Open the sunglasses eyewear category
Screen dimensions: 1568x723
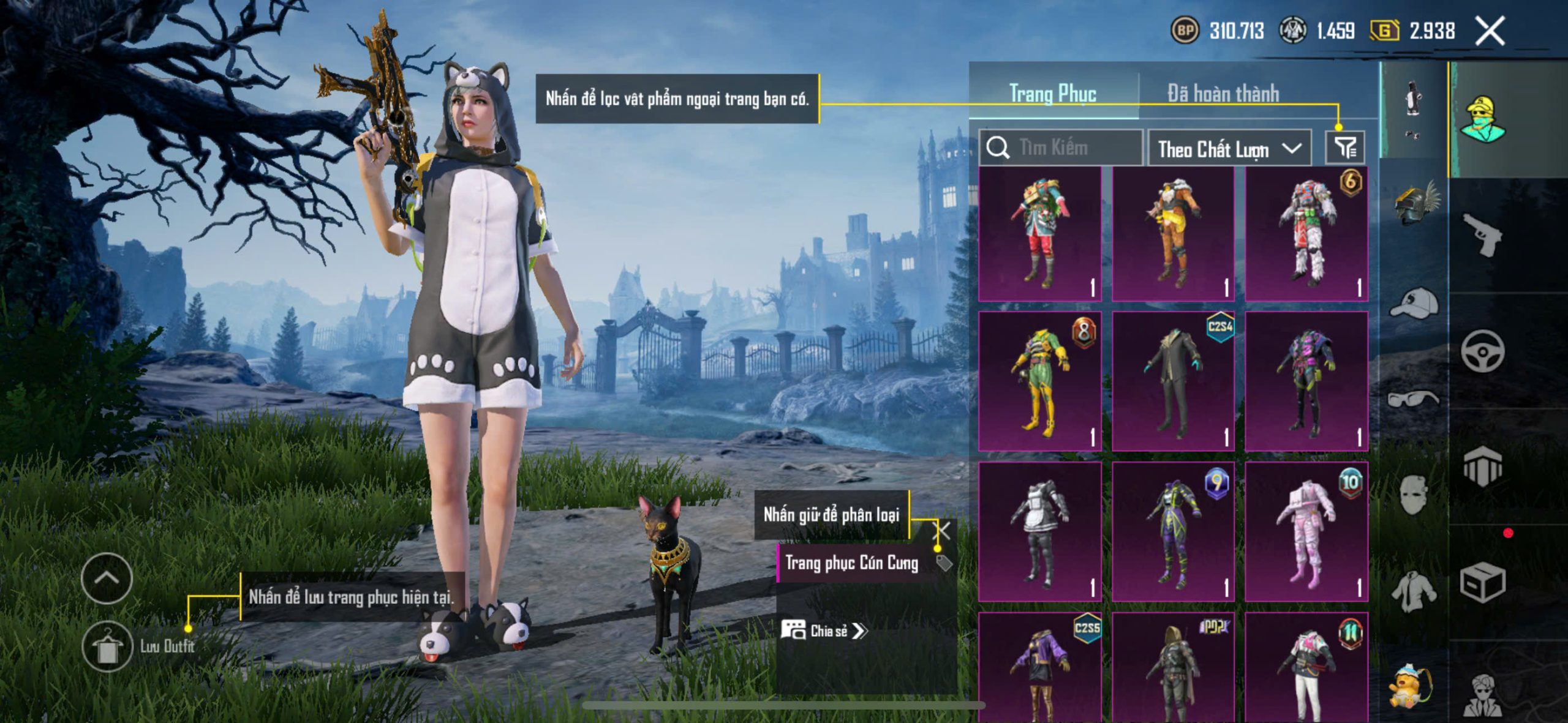click(x=1414, y=399)
